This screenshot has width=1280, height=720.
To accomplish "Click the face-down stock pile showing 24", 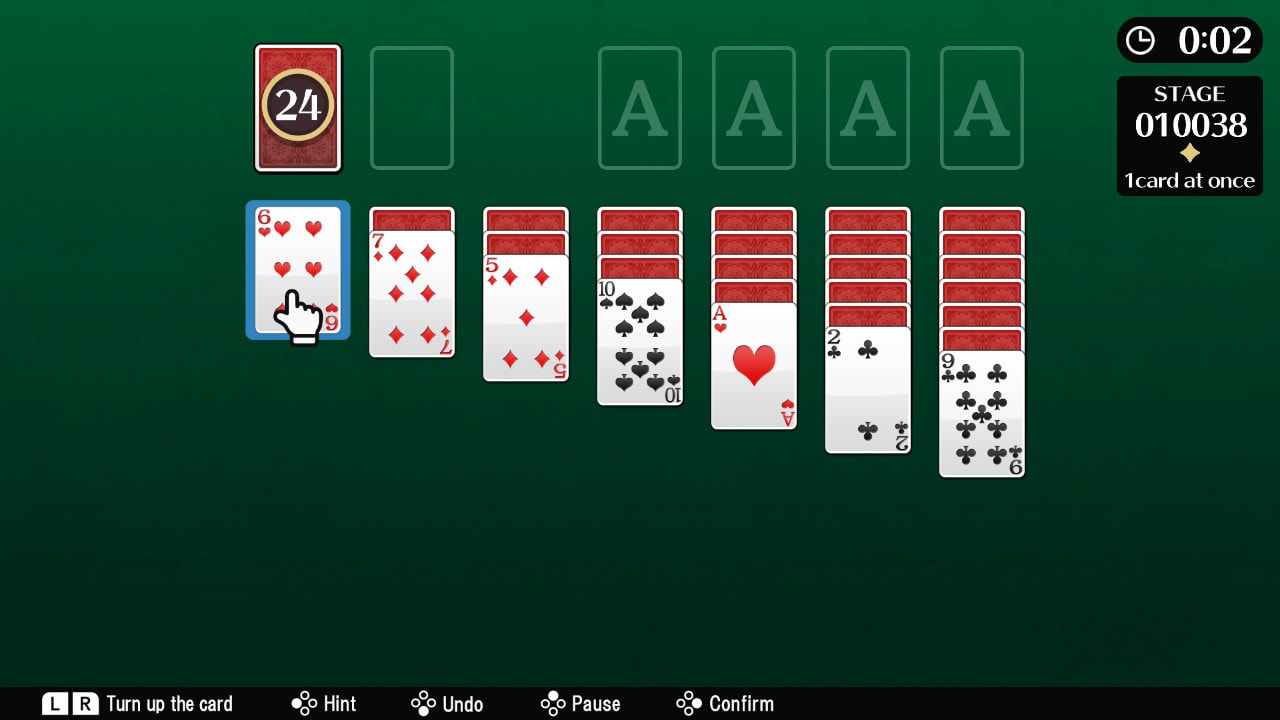I will coord(297,107).
